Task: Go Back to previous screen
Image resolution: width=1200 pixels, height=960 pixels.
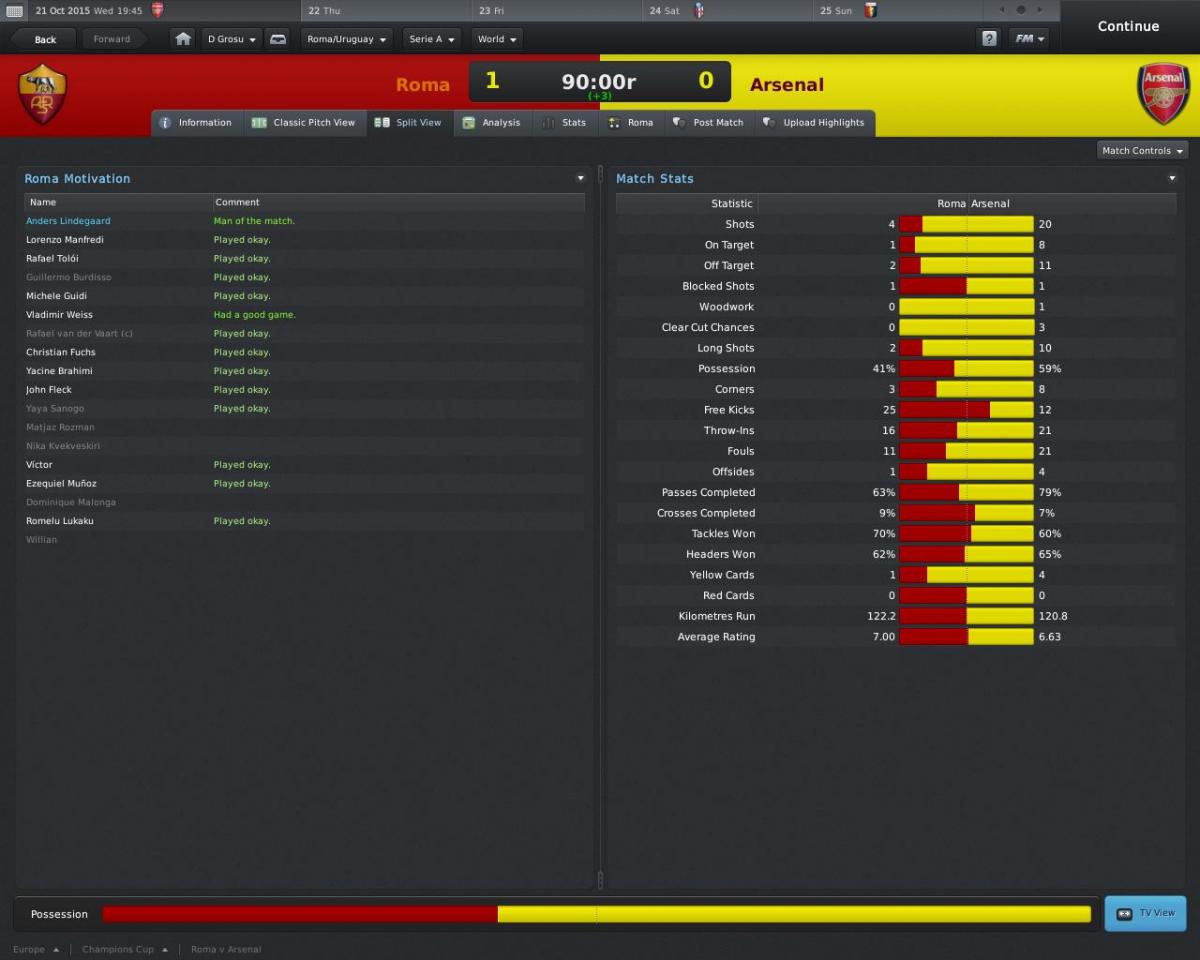Action: pyautogui.click(x=45, y=40)
